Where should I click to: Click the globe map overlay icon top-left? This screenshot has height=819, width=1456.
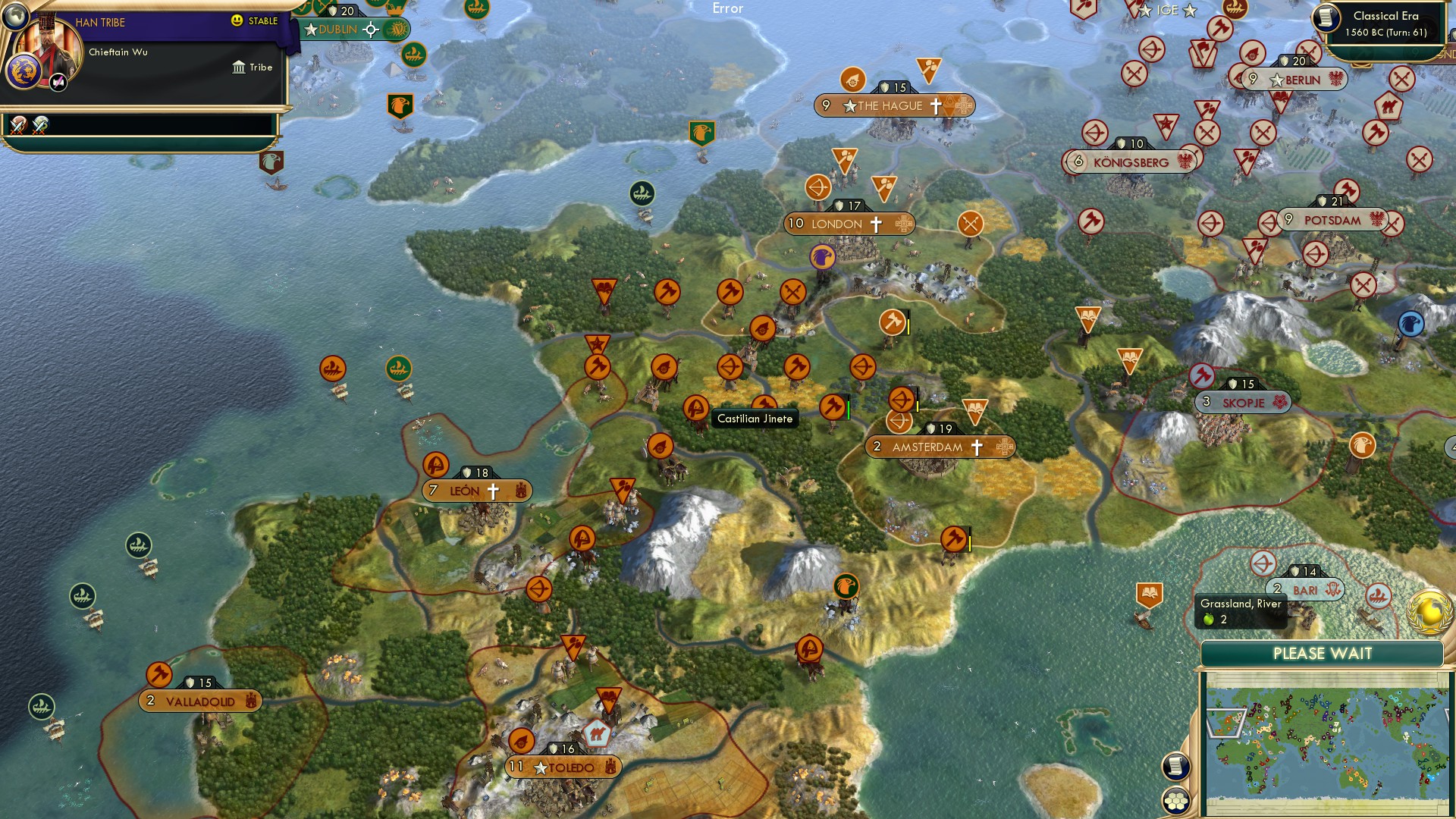(x=16, y=17)
